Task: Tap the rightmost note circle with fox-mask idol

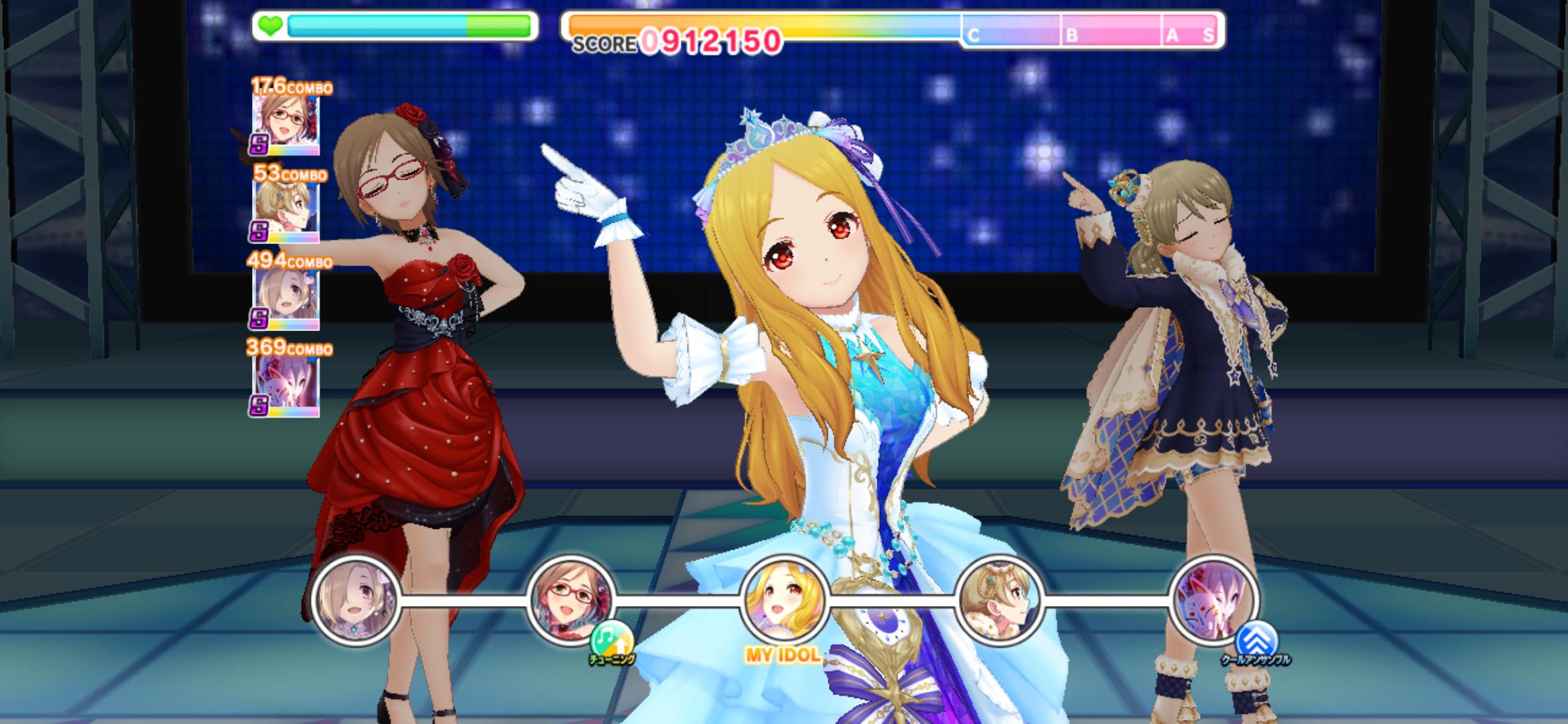Action: click(1214, 600)
